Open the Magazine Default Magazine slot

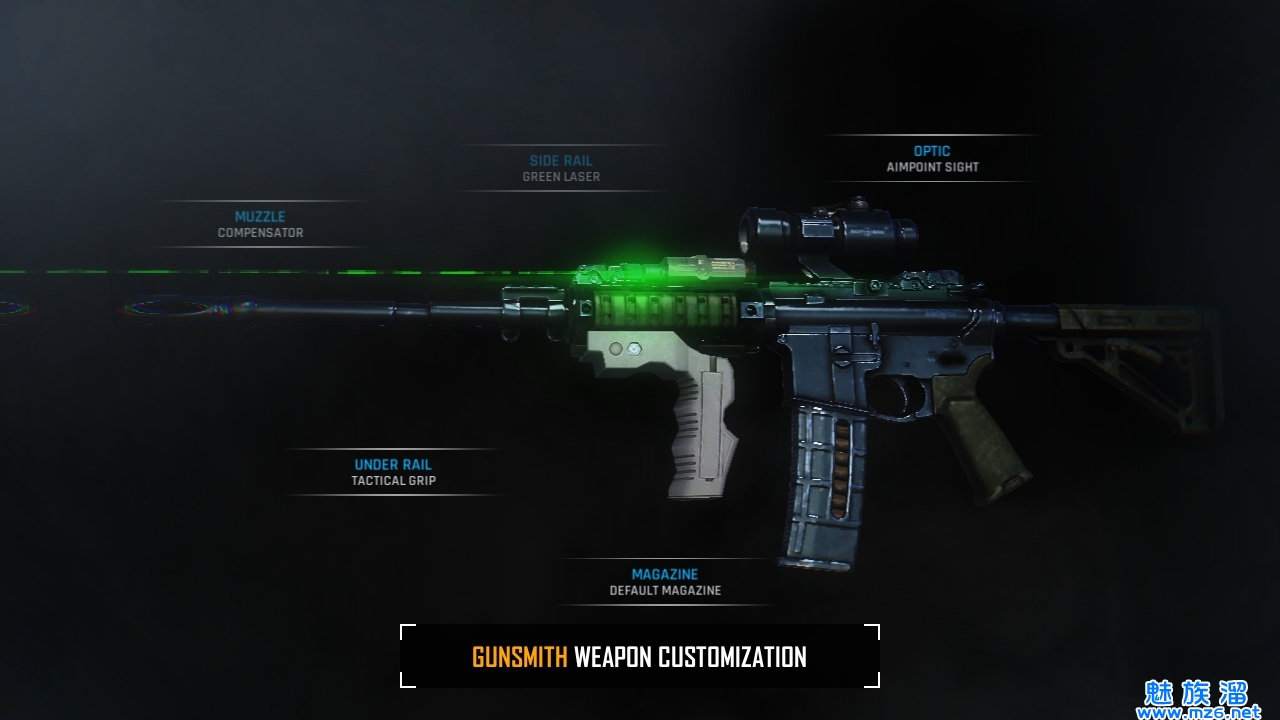pos(665,582)
